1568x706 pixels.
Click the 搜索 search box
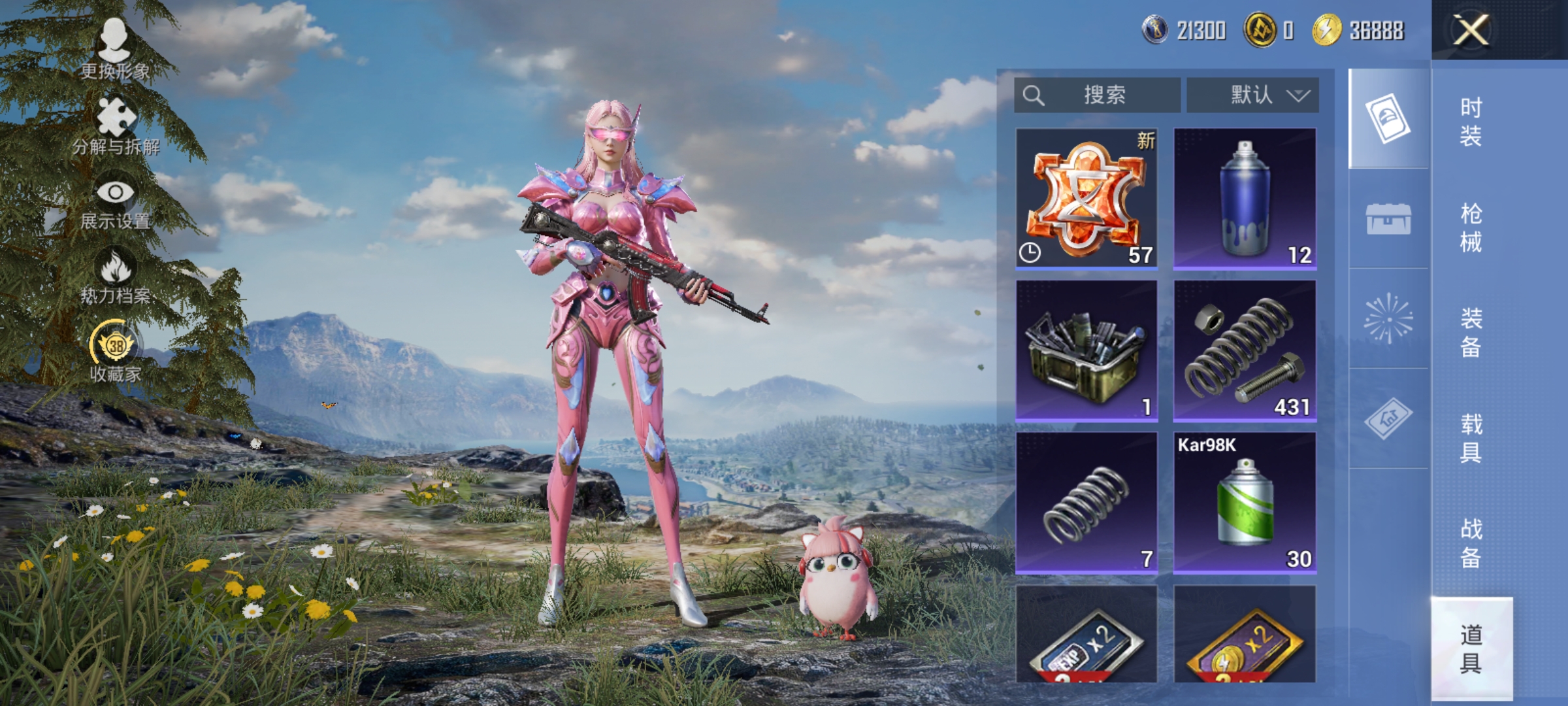tap(1098, 95)
